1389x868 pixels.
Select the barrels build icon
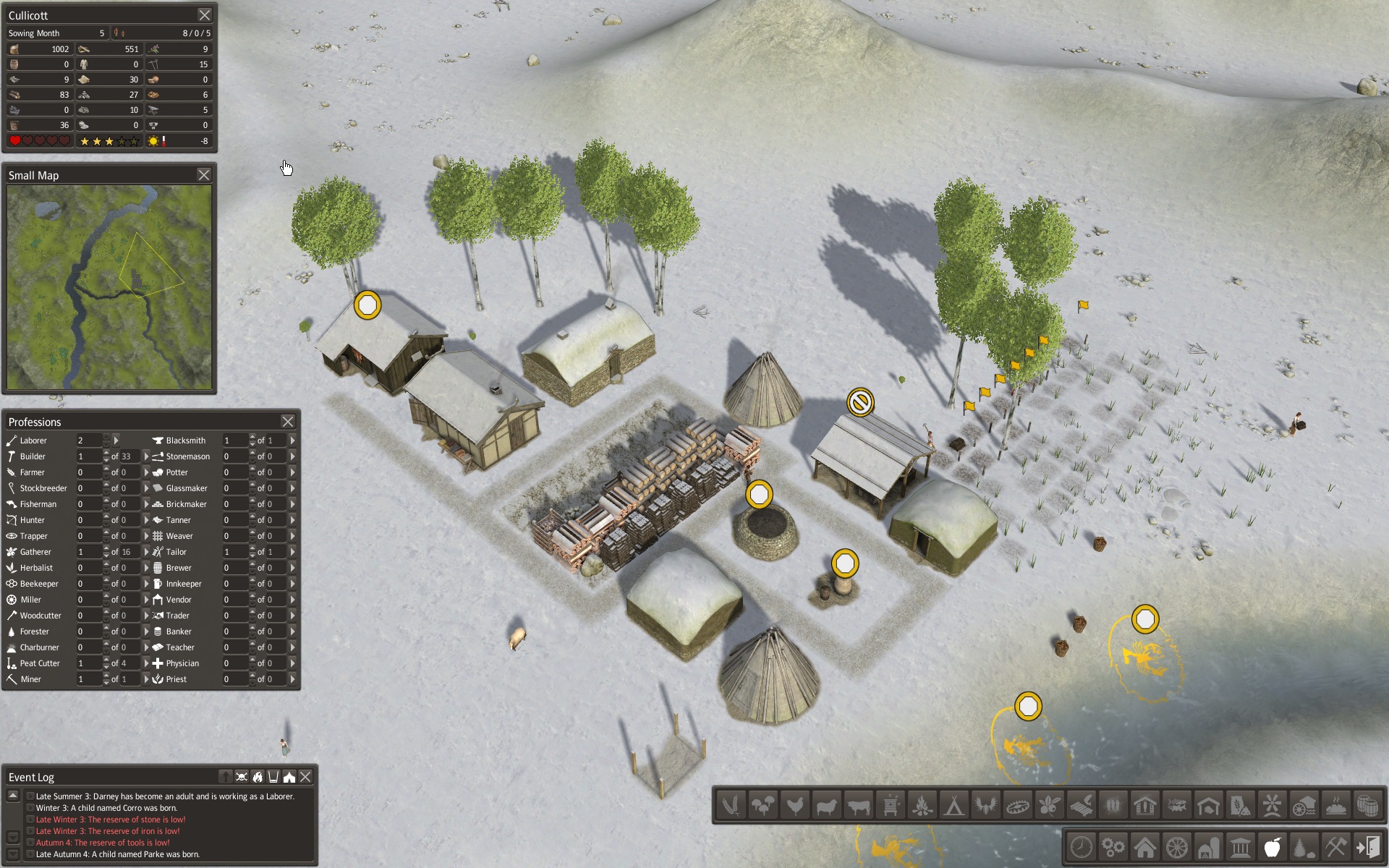[1367, 805]
